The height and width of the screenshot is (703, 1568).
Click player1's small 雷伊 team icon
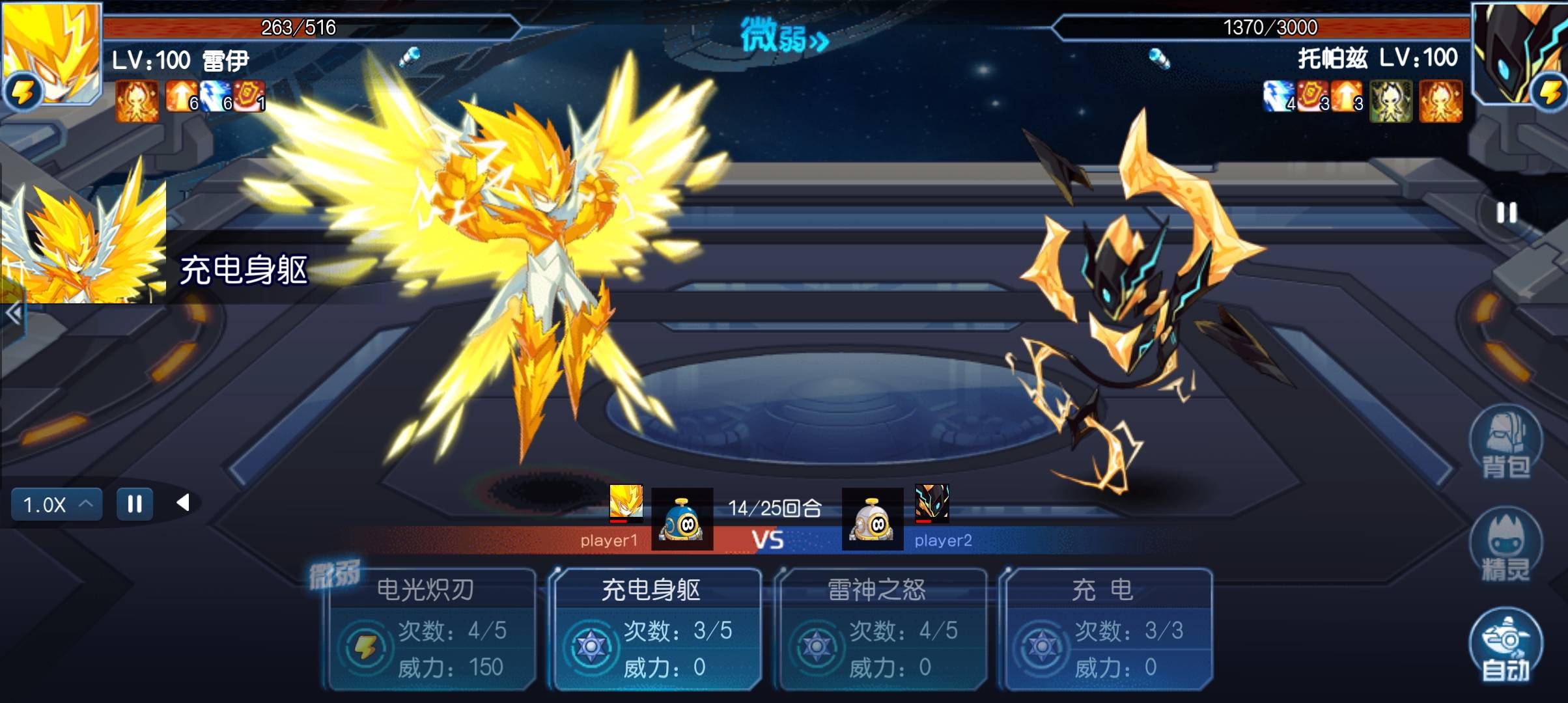coord(626,503)
